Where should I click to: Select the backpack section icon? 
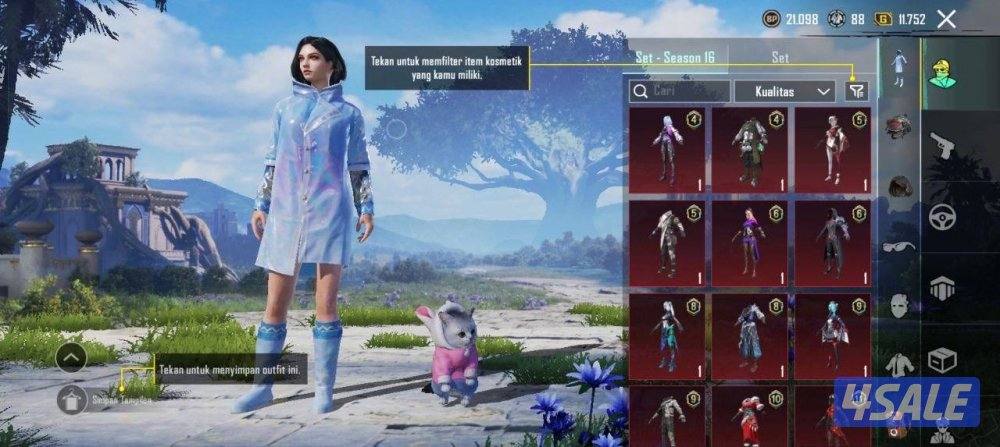941,289
